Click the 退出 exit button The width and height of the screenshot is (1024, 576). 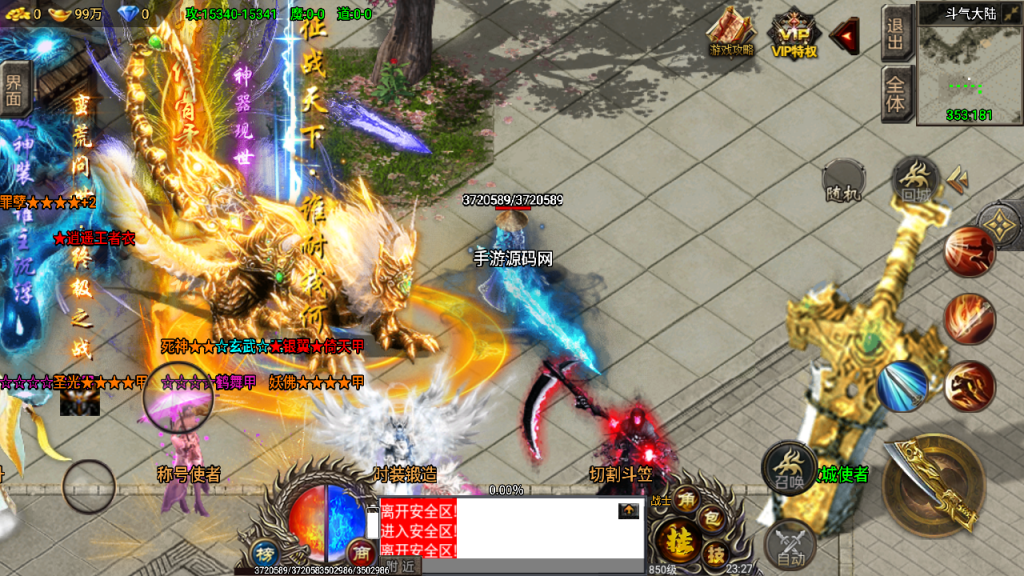pyautogui.click(x=895, y=33)
